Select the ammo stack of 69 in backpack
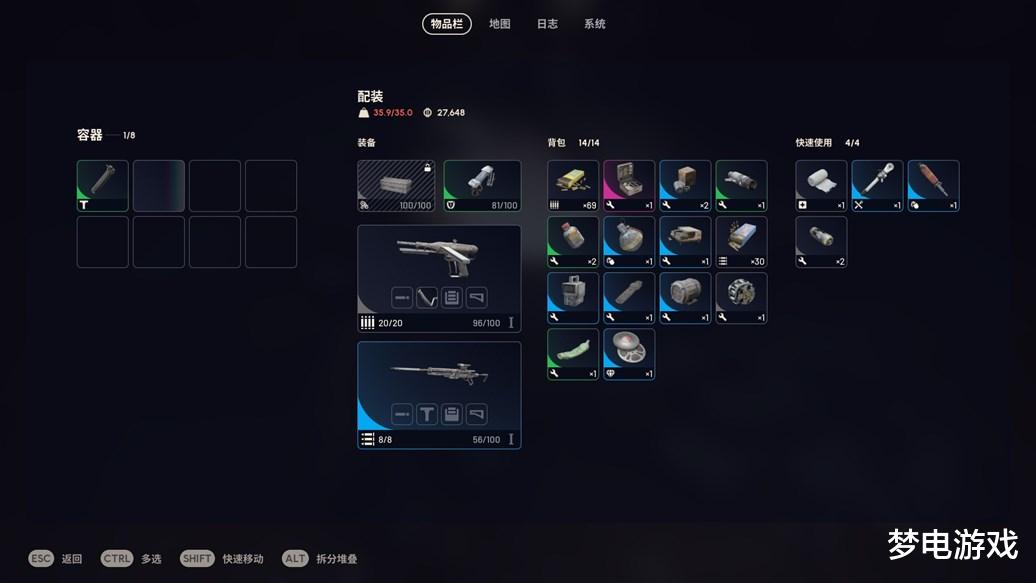The image size is (1036, 583). click(x=573, y=186)
